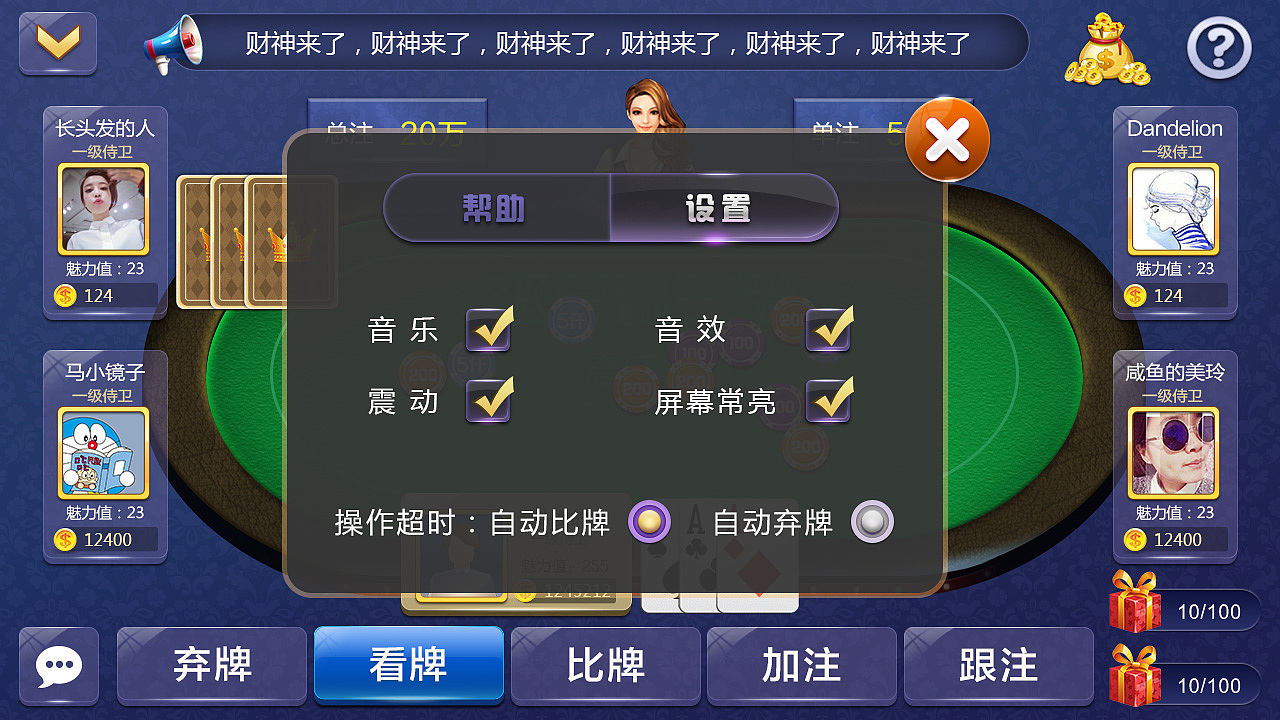Disable the 音效 sound effects checkbox
Image resolution: width=1280 pixels, height=720 pixels.
[x=827, y=329]
